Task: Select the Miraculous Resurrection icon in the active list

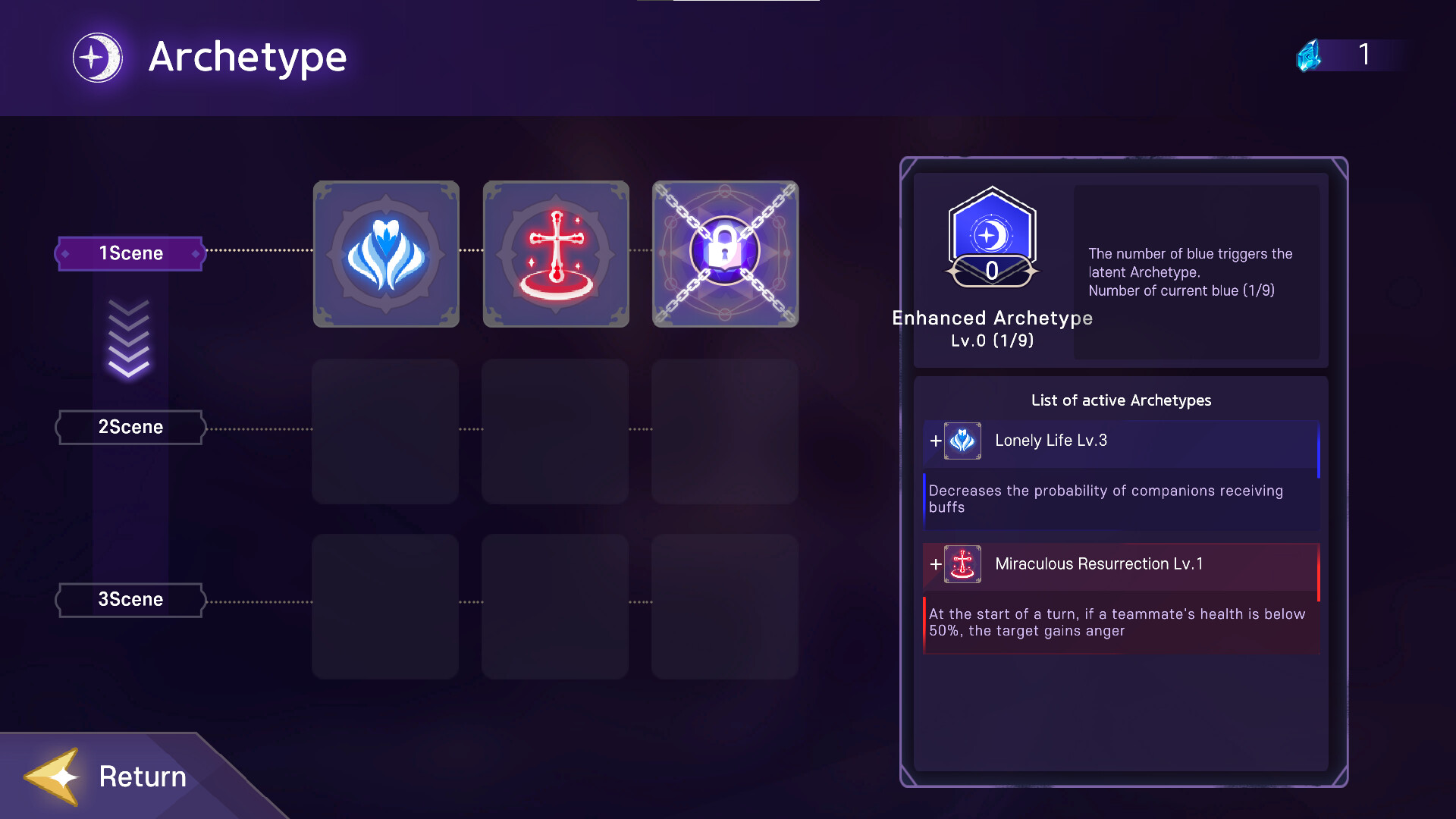Action: tap(962, 564)
